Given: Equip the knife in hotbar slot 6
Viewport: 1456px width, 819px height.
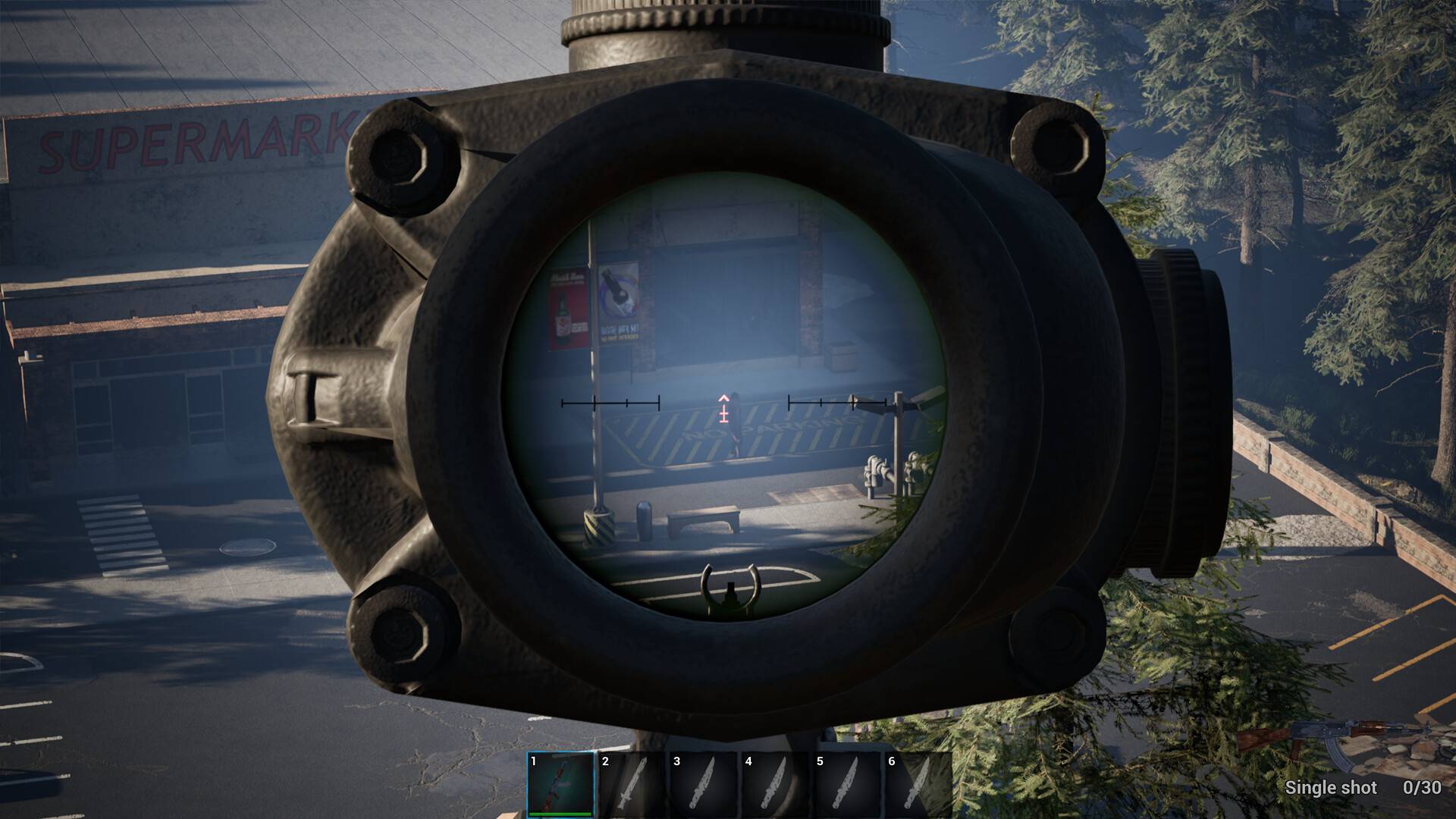Looking at the screenshot, I should 918,783.
